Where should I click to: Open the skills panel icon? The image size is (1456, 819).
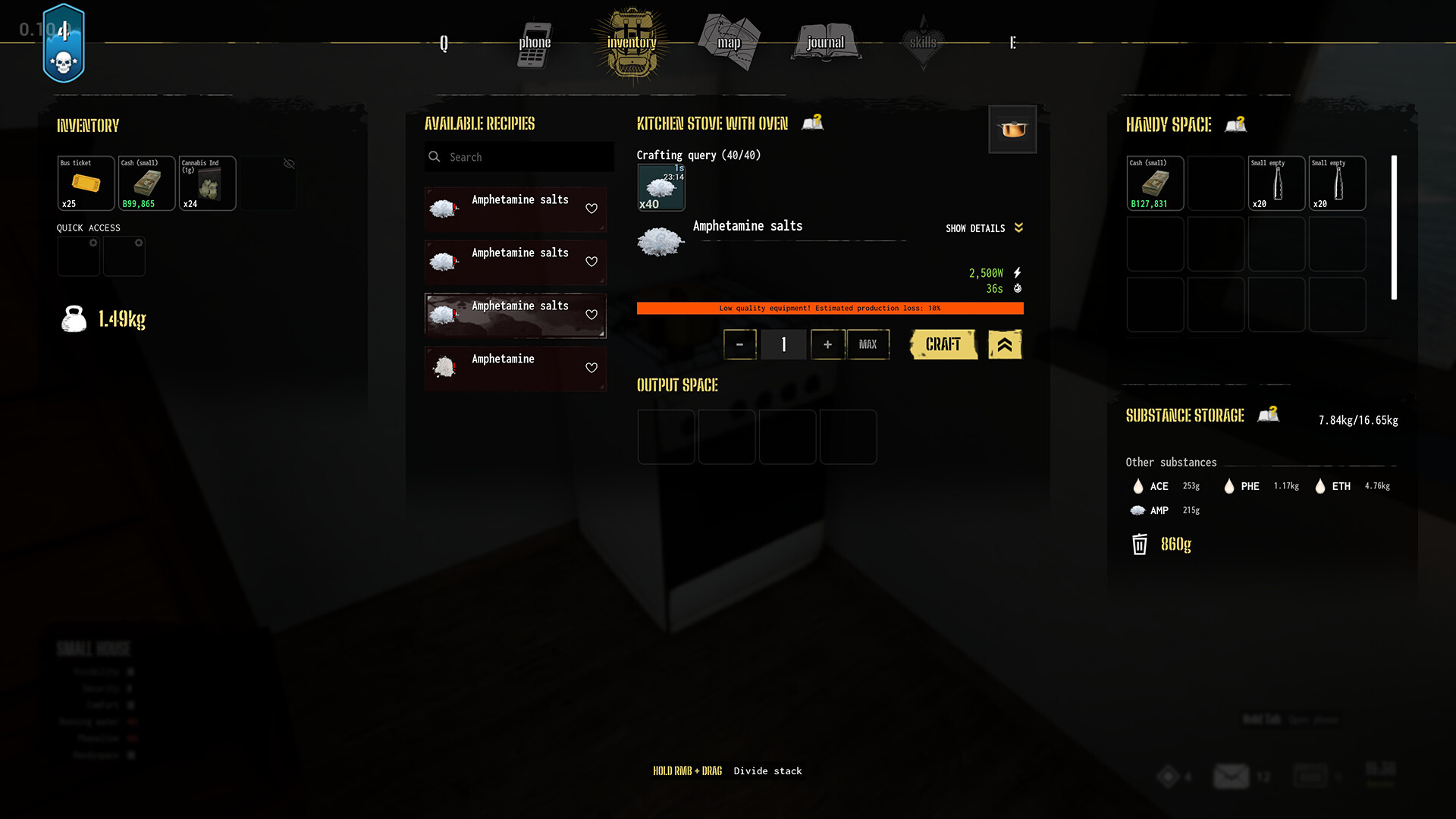coord(922,42)
